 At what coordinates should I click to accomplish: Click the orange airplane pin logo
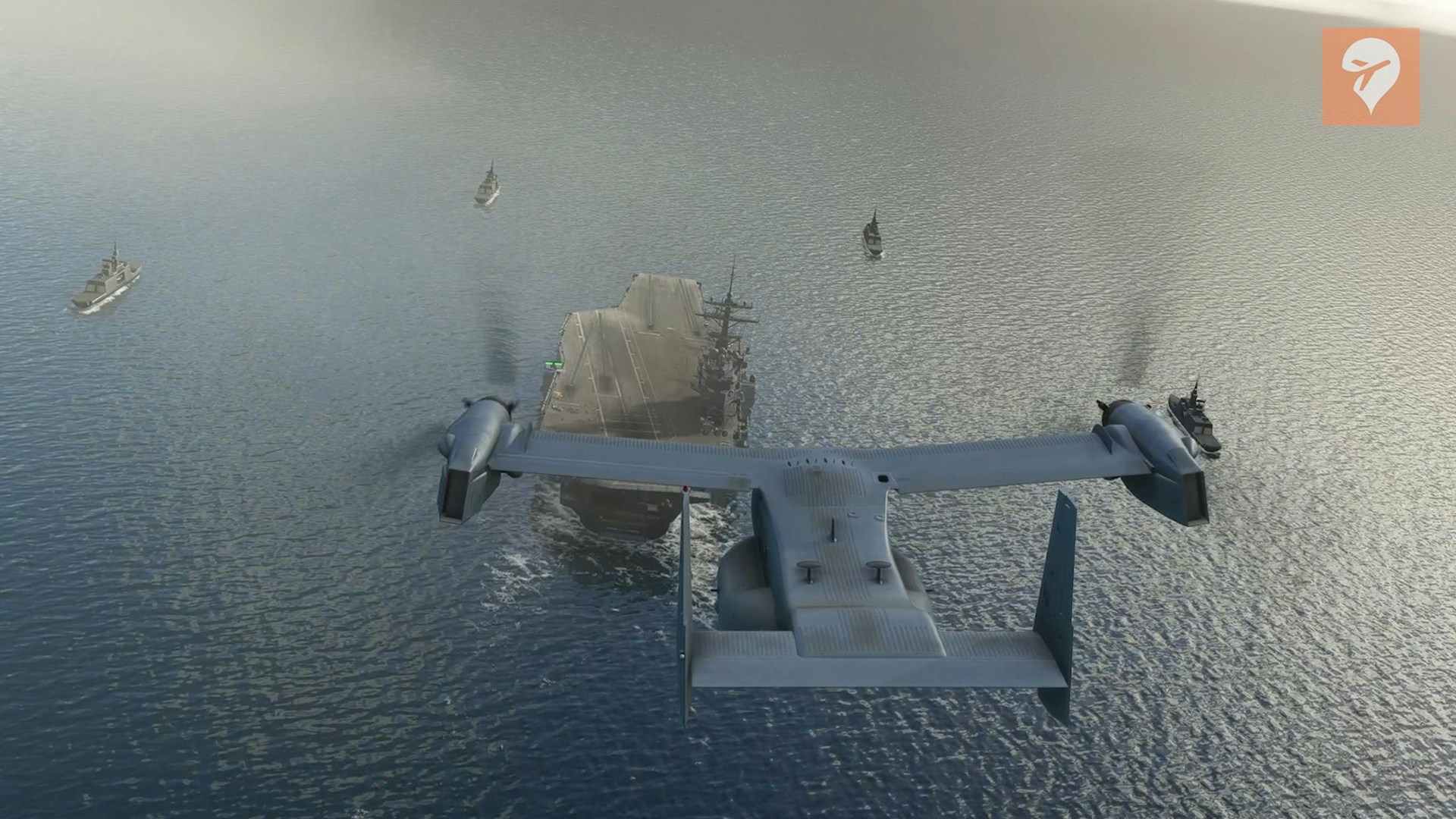[1370, 77]
